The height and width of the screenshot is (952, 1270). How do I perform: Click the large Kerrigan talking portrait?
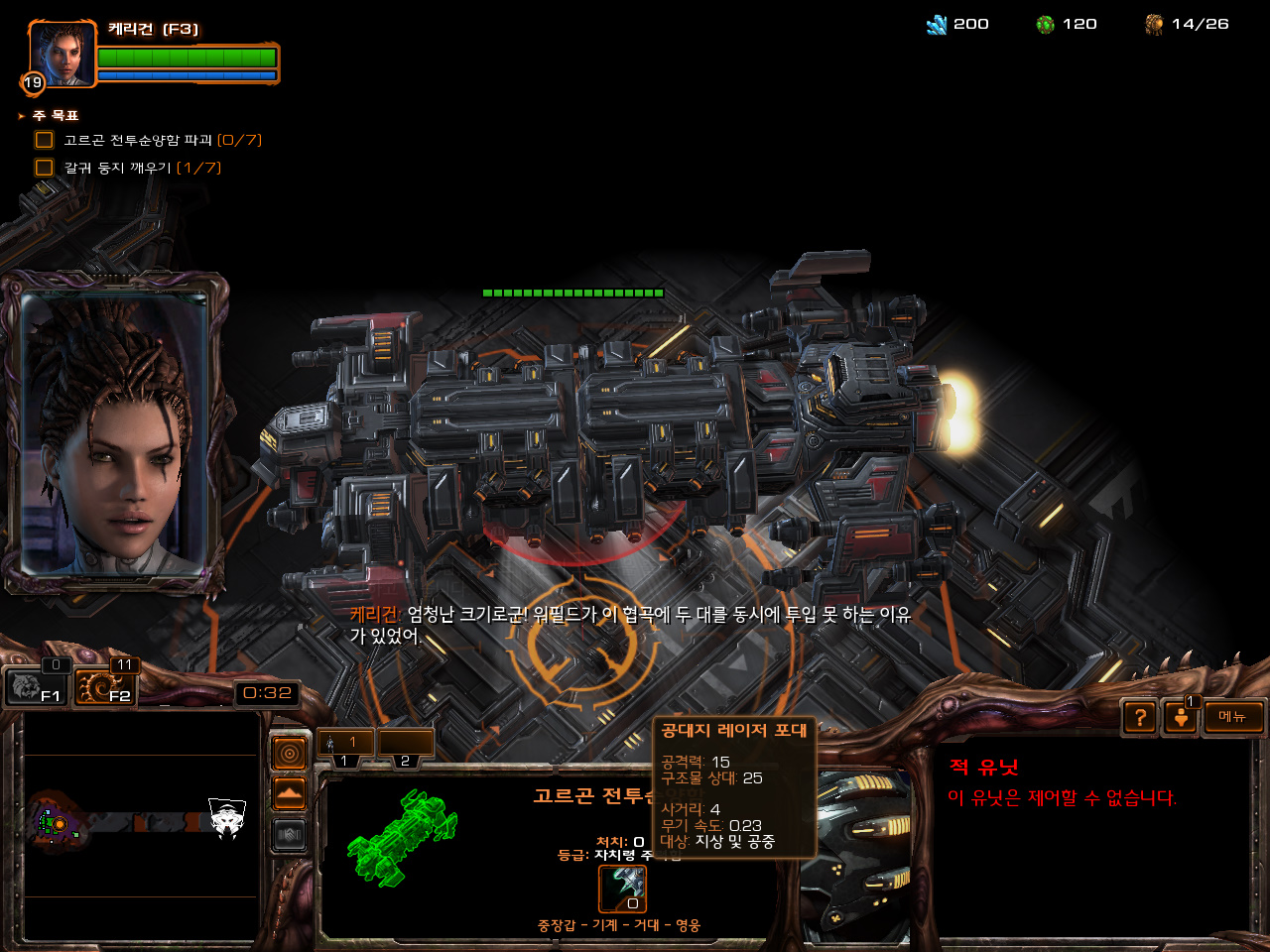[114, 434]
